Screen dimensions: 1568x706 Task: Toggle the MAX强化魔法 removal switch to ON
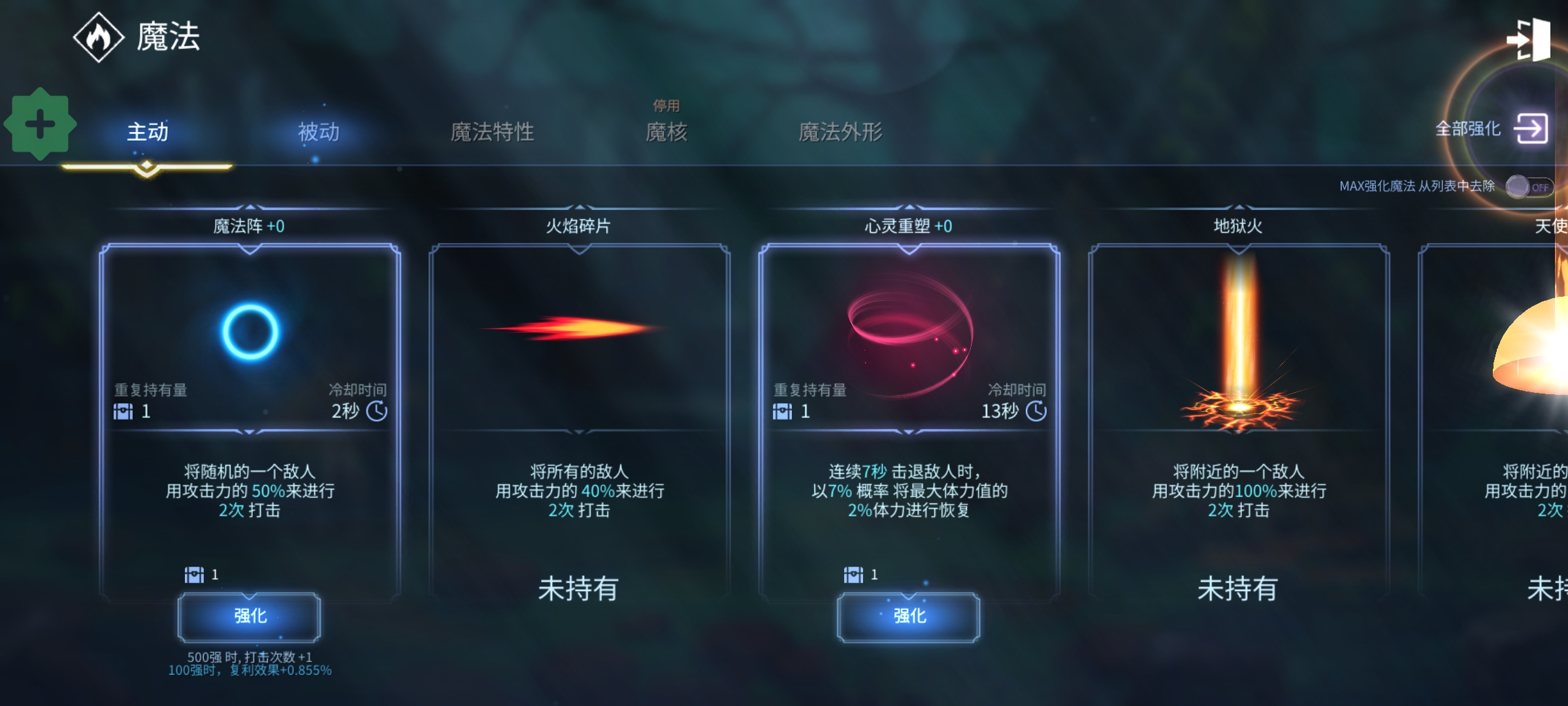(1531, 187)
